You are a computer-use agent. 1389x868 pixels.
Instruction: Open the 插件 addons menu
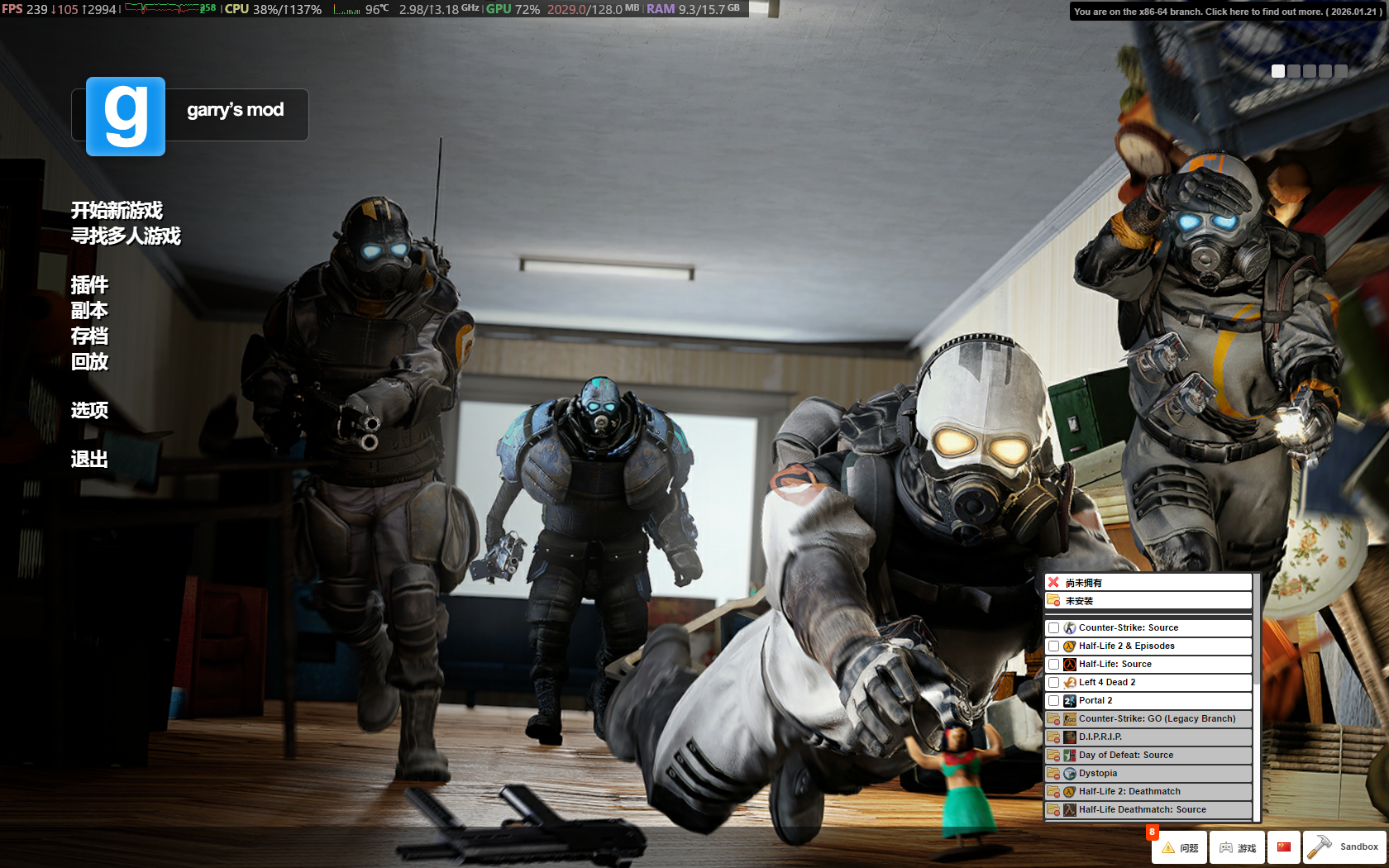89,285
